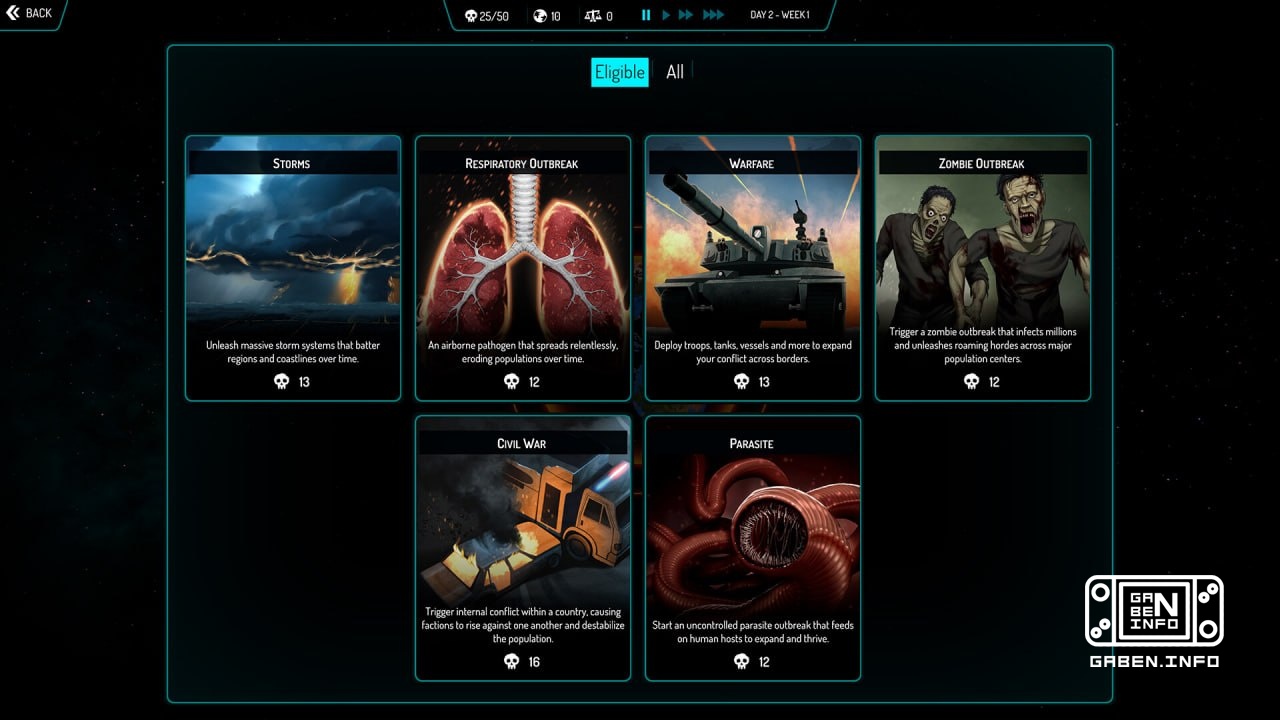Click the back arrow icon beside BACK label
The width and height of the screenshot is (1280, 720).
(14, 13)
